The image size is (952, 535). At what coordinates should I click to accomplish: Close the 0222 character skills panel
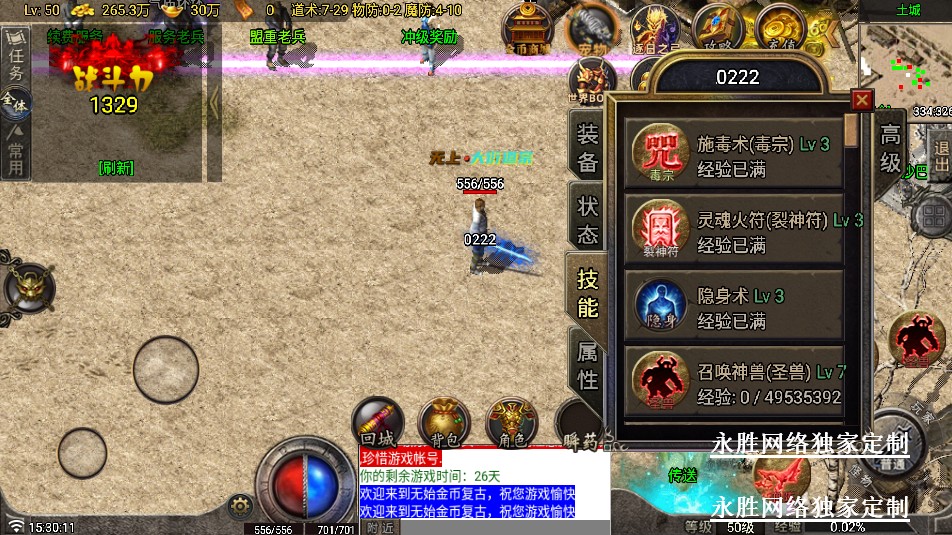[x=862, y=100]
